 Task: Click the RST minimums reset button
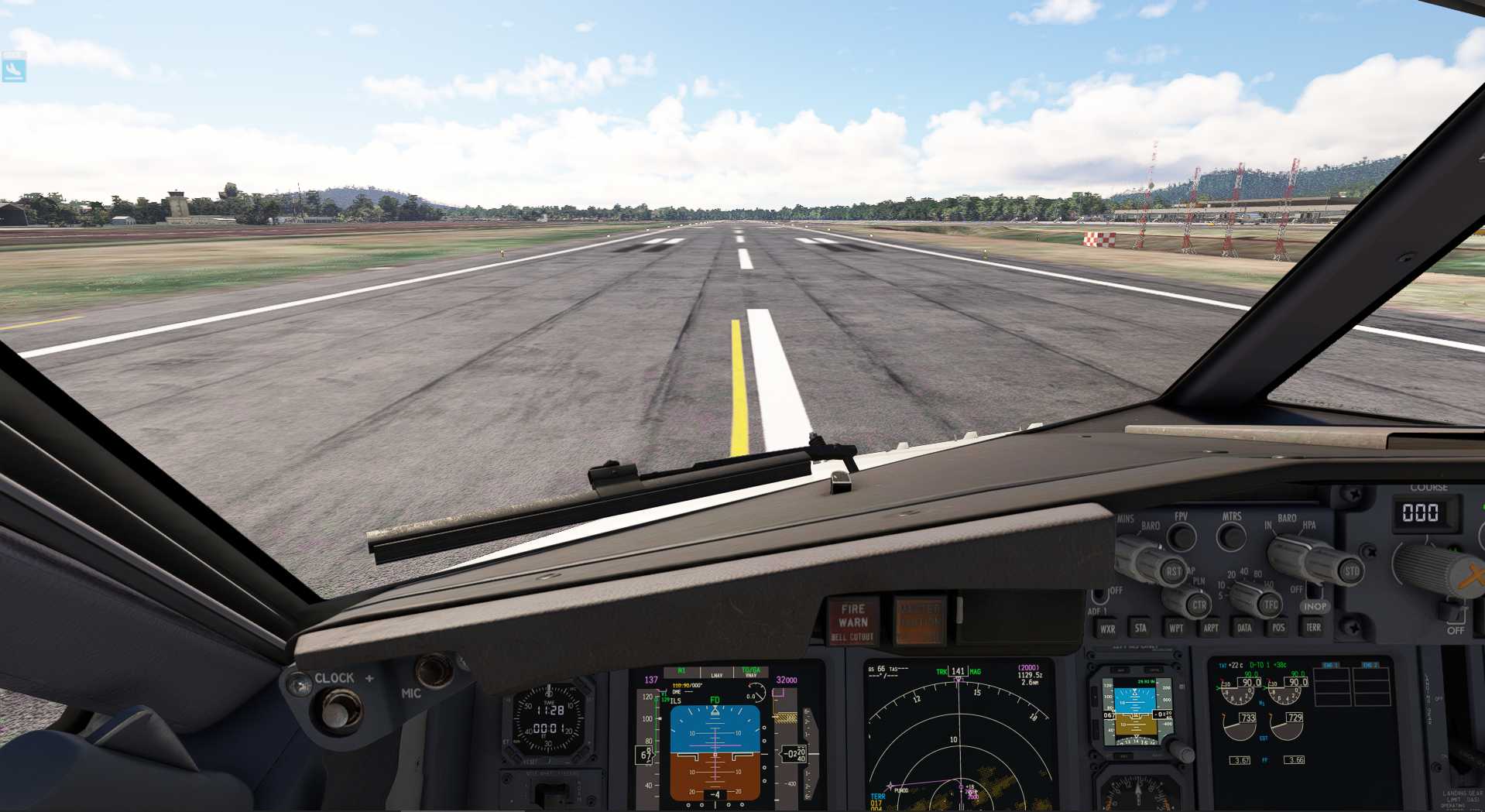click(1174, 572)
